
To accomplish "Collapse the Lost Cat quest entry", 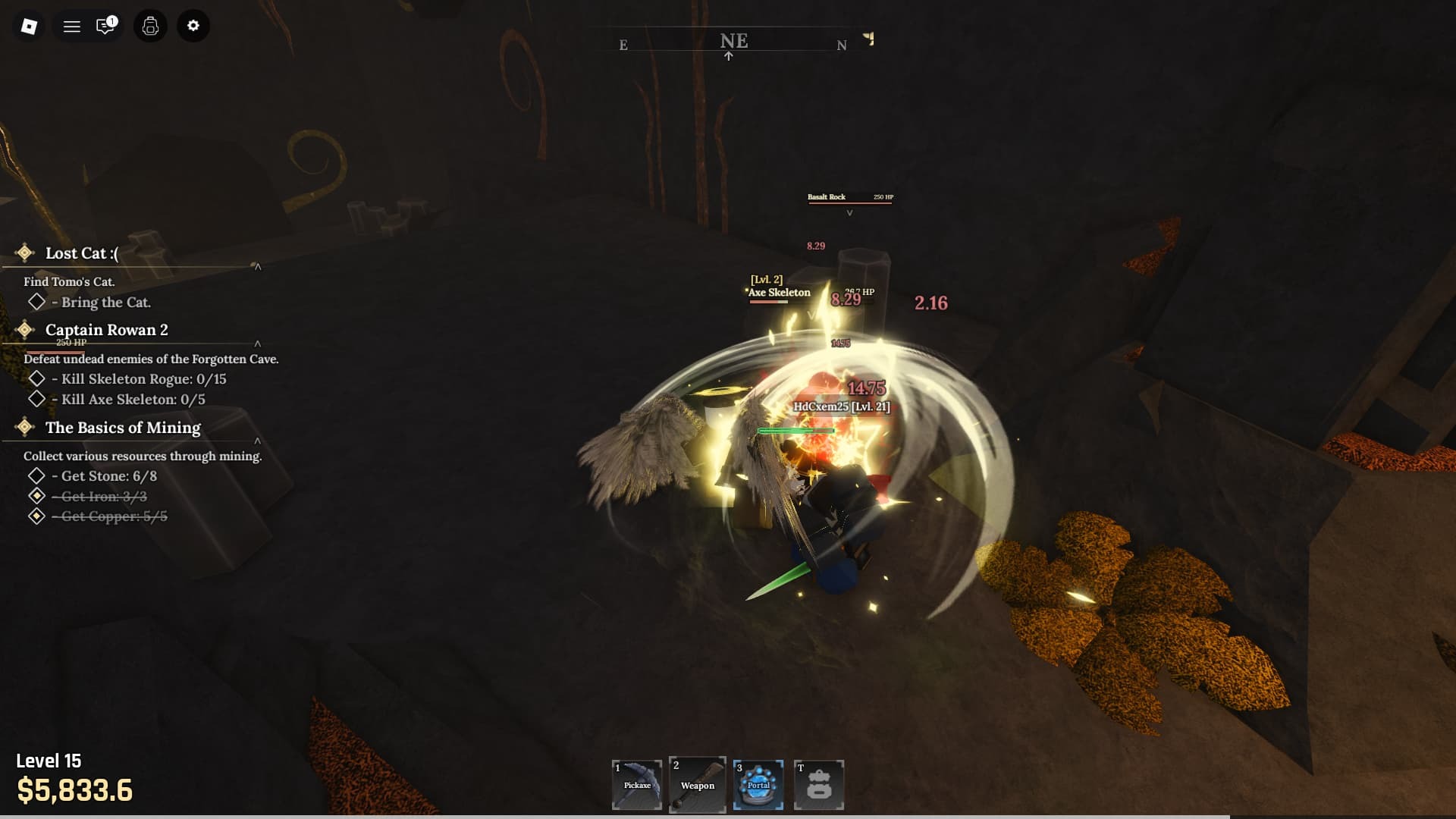I will pyautogui.click(x=258, y=267).
